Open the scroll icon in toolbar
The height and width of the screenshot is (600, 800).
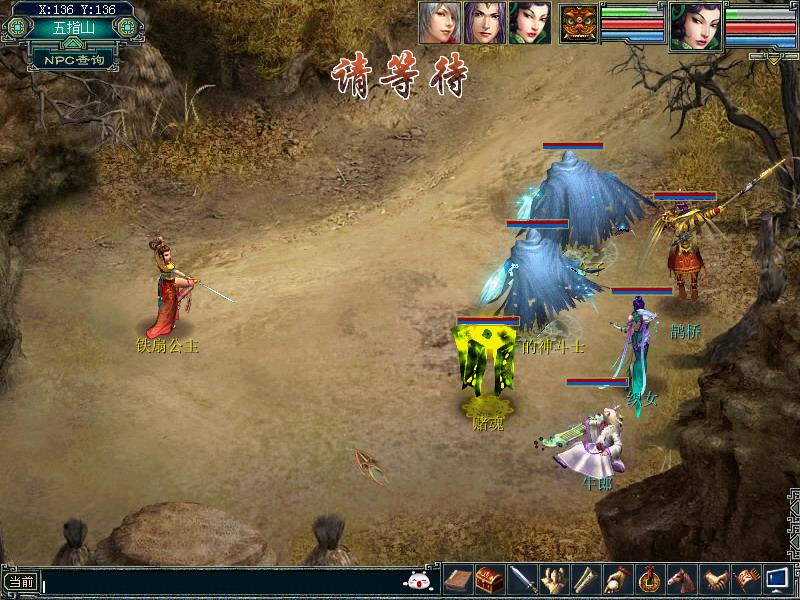[x=587, y=579]
